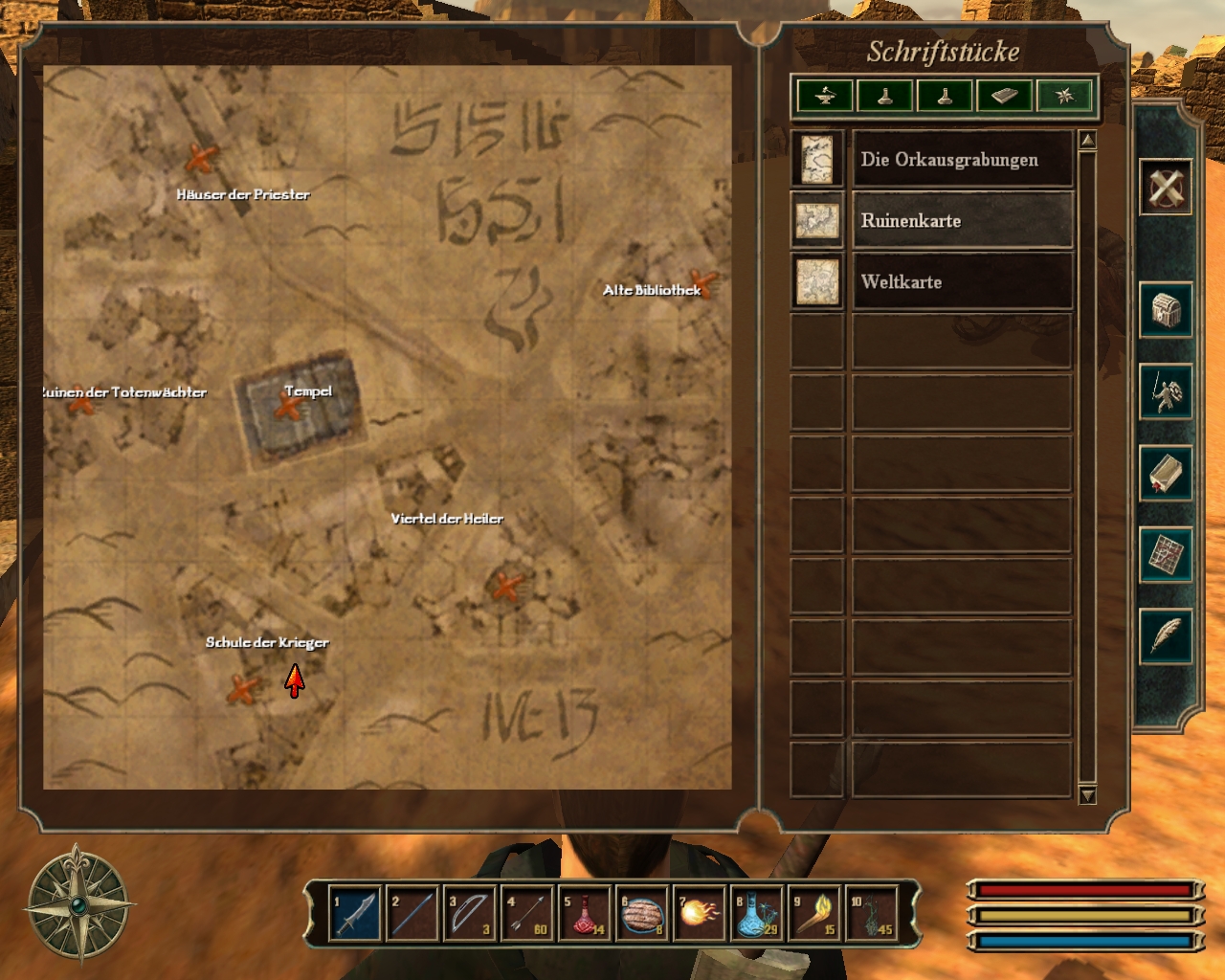Open the map panel icon
This screenshot has width=1225, height=980.
(x=1166, y=554)
